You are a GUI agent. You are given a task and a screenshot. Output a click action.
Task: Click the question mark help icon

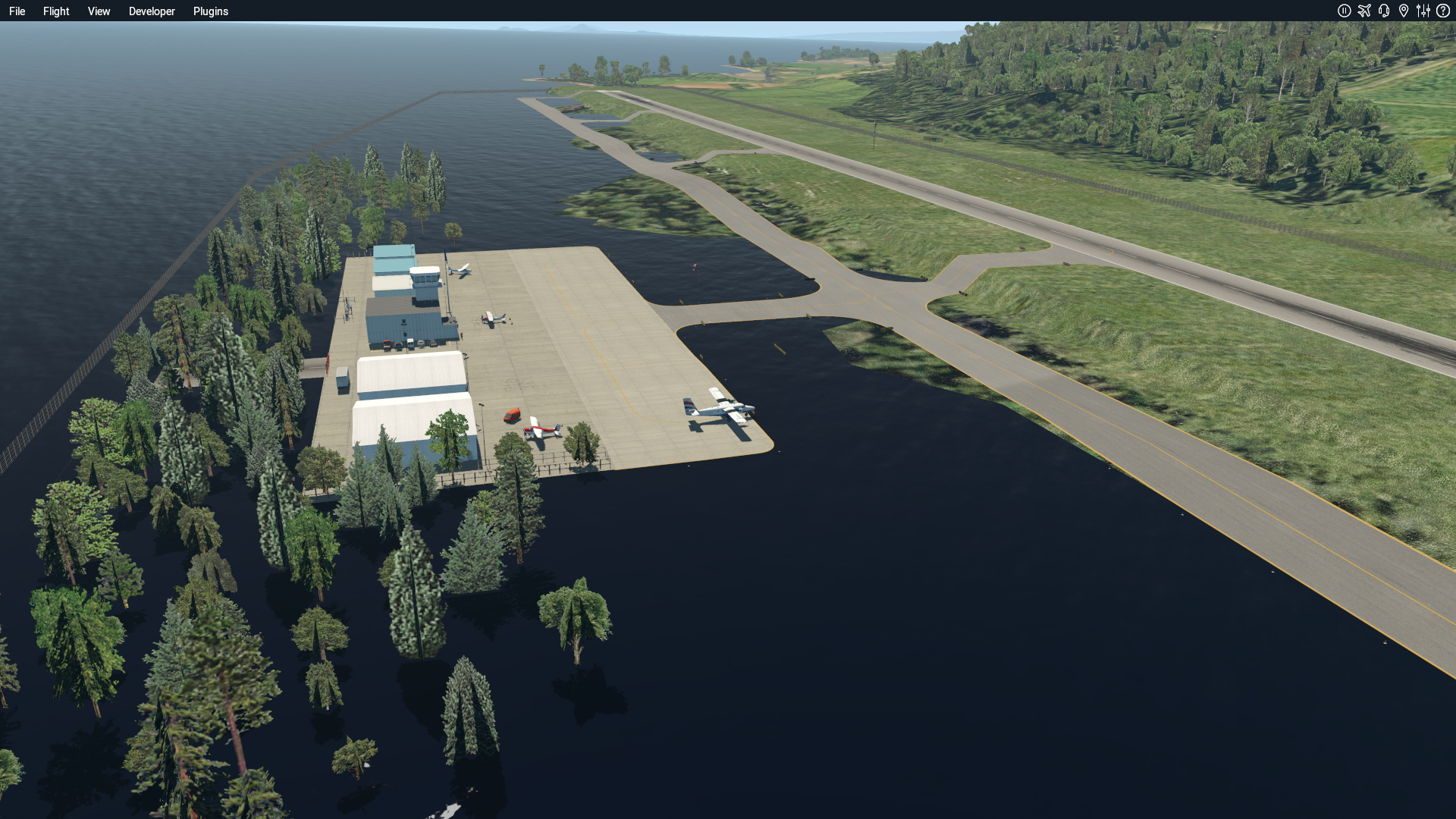click(1443, 11)
